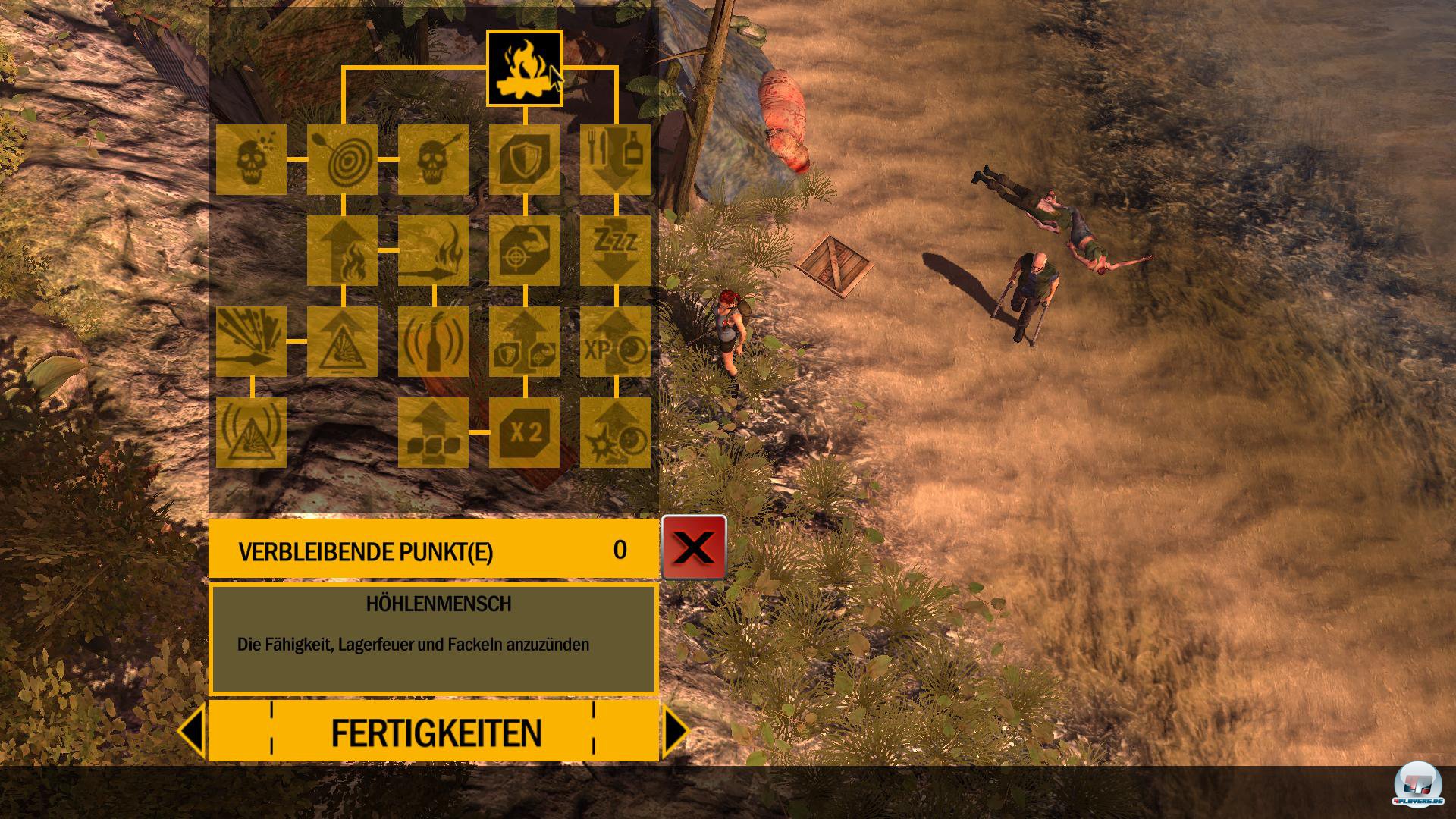Go to previous page with left arrow
This screenshot has height=819, width=1456.
click(x=191, y=731)
